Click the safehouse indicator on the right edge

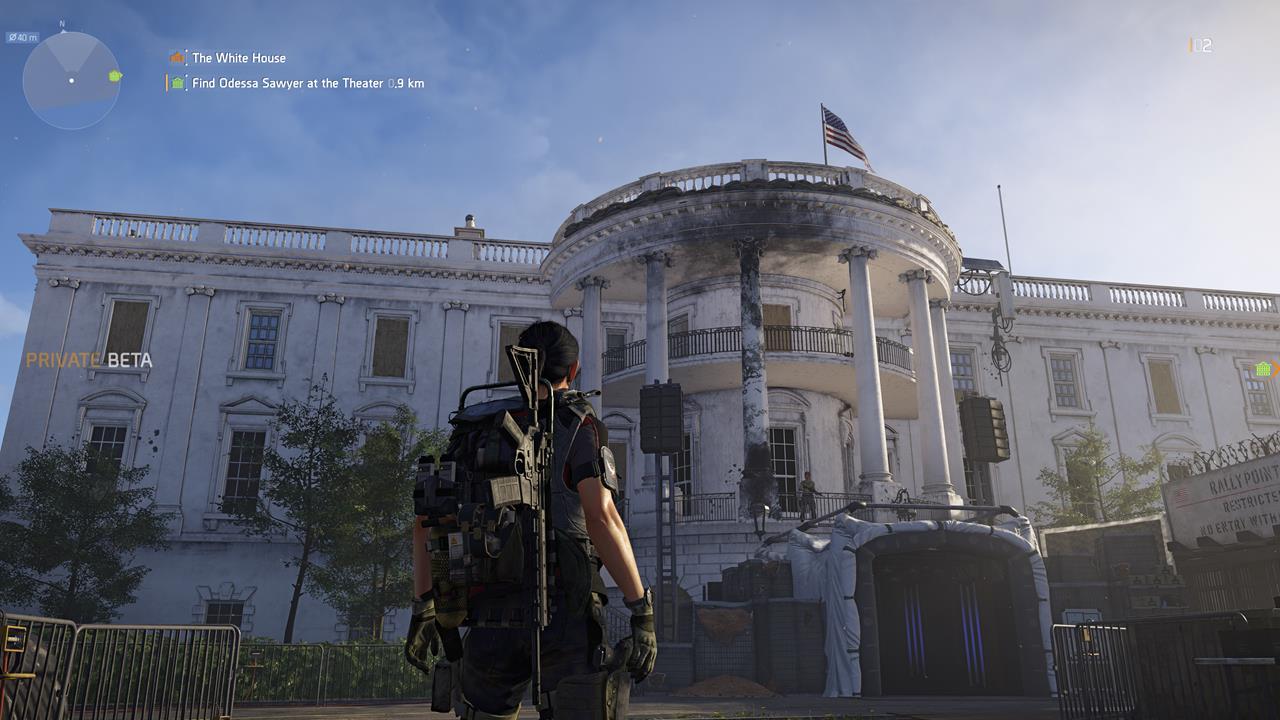coord(1262,370)
